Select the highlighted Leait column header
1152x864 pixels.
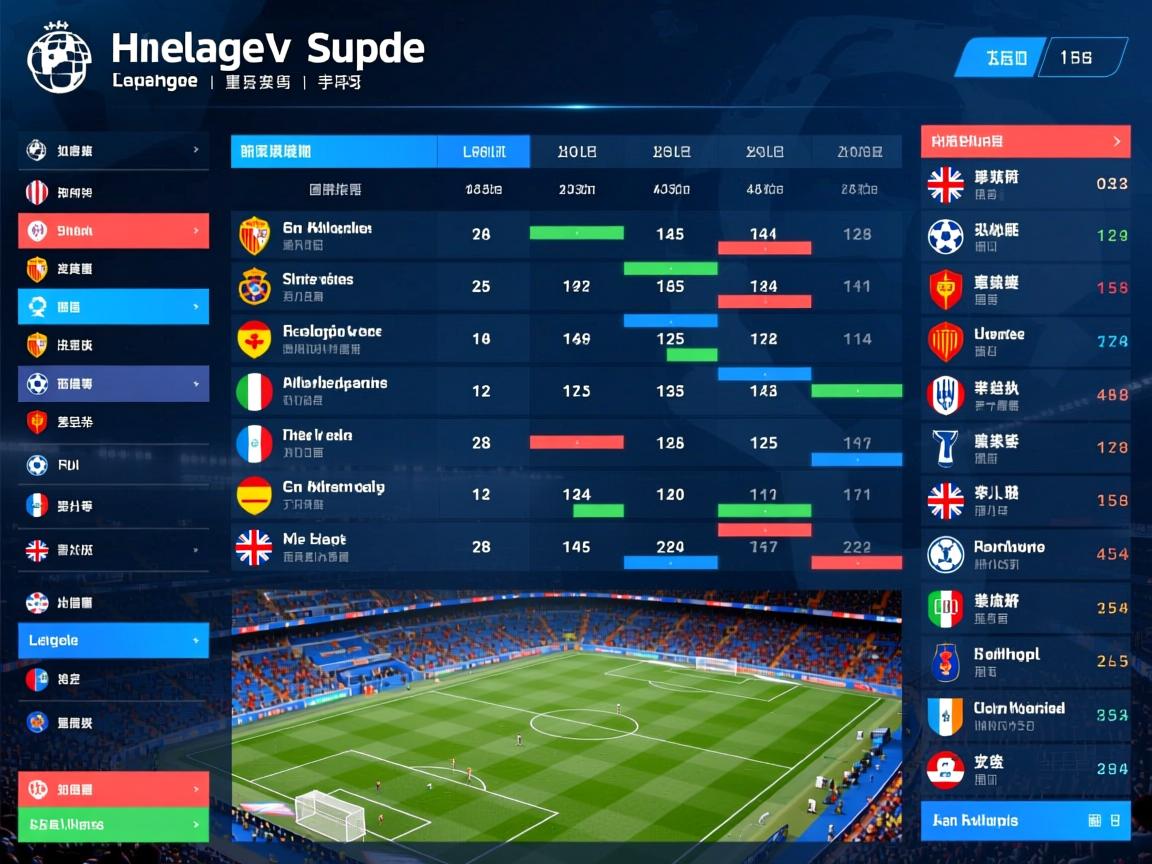tap(483, 152)
